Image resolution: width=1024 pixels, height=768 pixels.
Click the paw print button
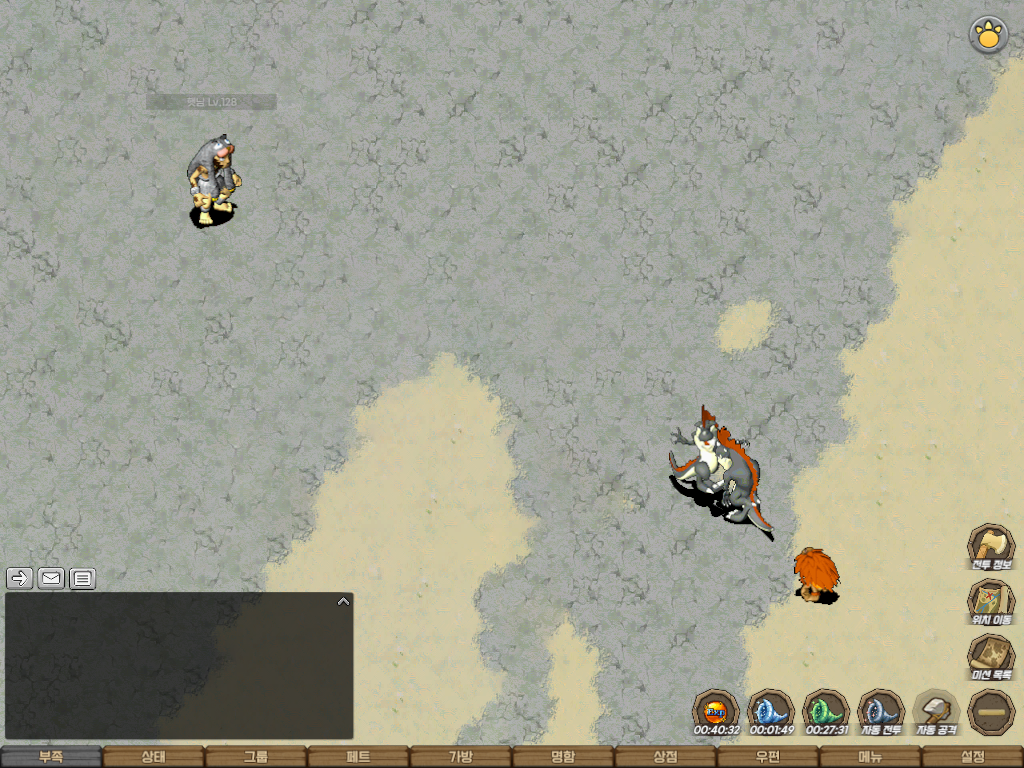tap(988, 36)
